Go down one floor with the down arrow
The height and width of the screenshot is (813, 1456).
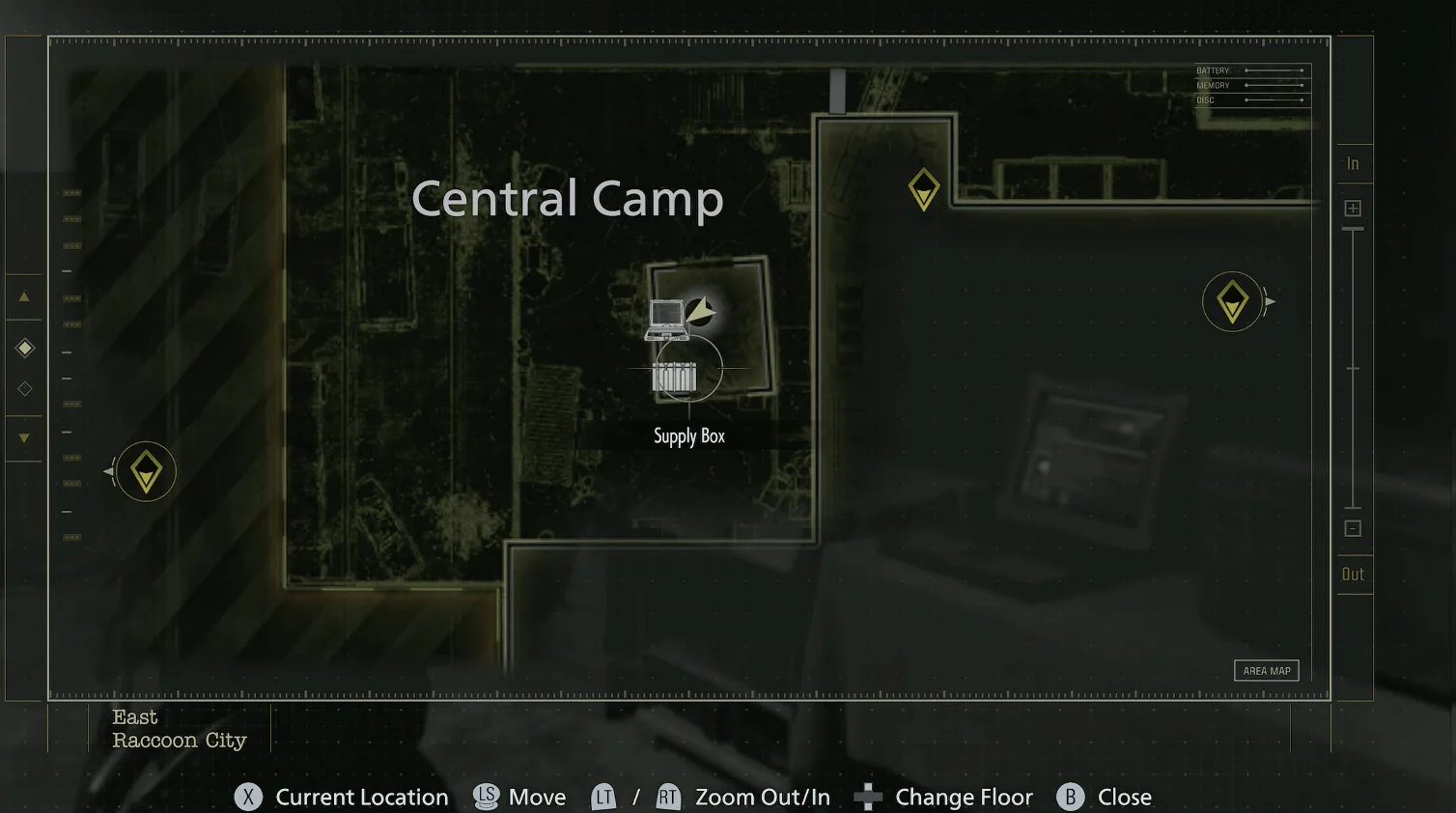pyautogui.click(x=24, y=438)
